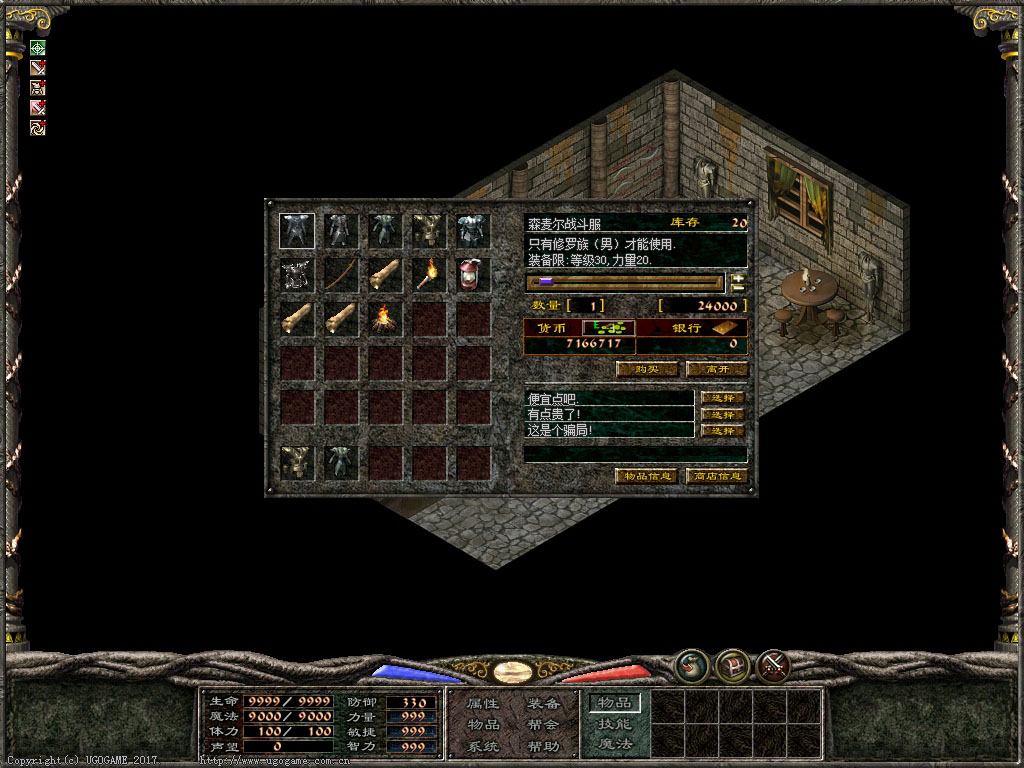Open the 帮会 guild menu

click(543, 725)
